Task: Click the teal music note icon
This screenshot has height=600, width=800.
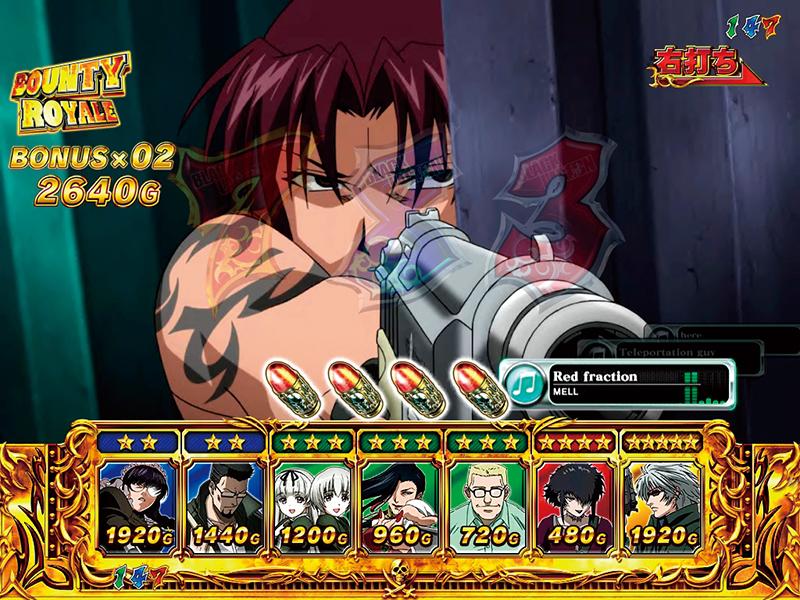Action: tap(523, 383)
